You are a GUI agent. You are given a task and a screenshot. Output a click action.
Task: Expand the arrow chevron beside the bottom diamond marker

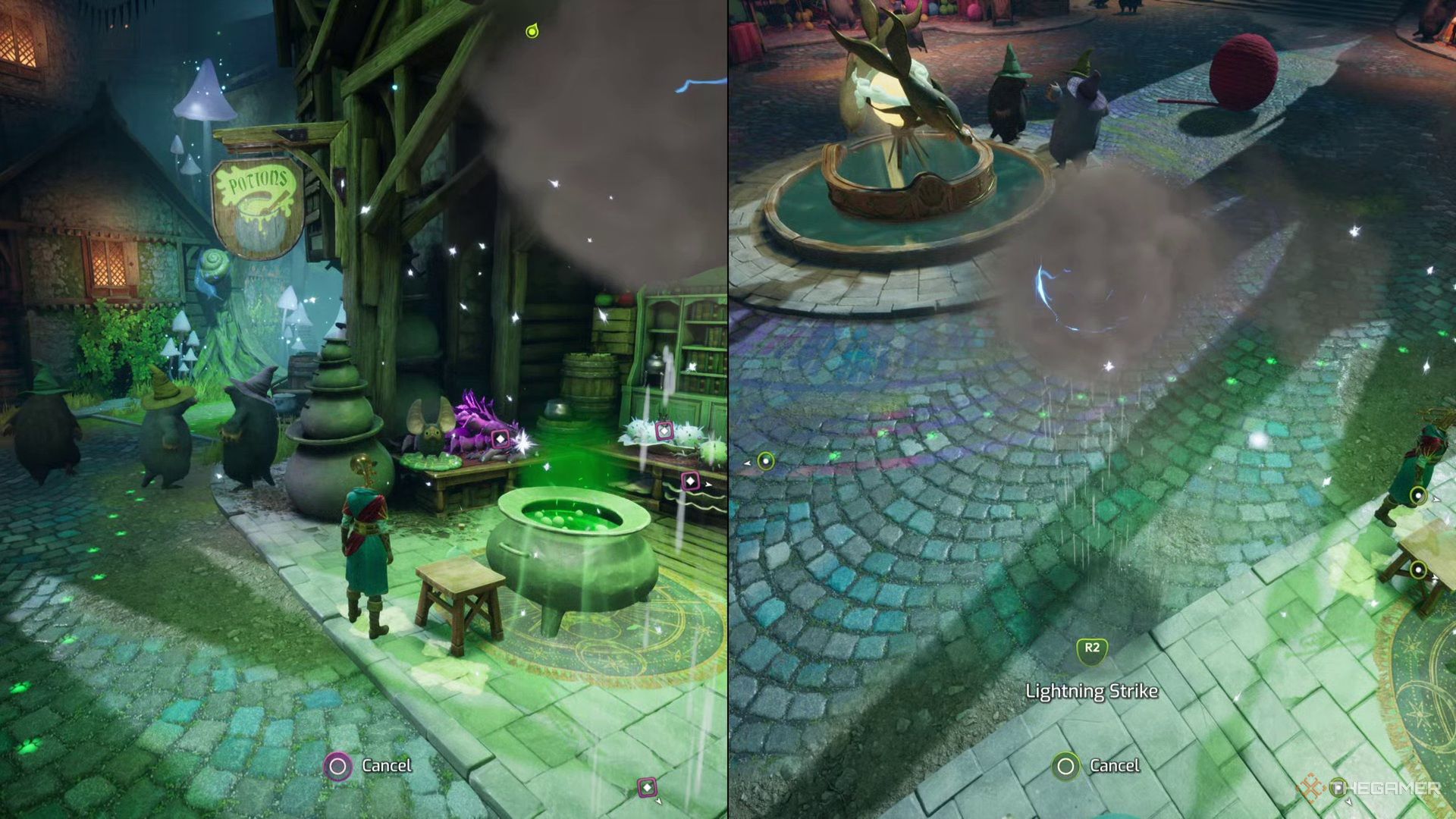click(x=658, y=802)
